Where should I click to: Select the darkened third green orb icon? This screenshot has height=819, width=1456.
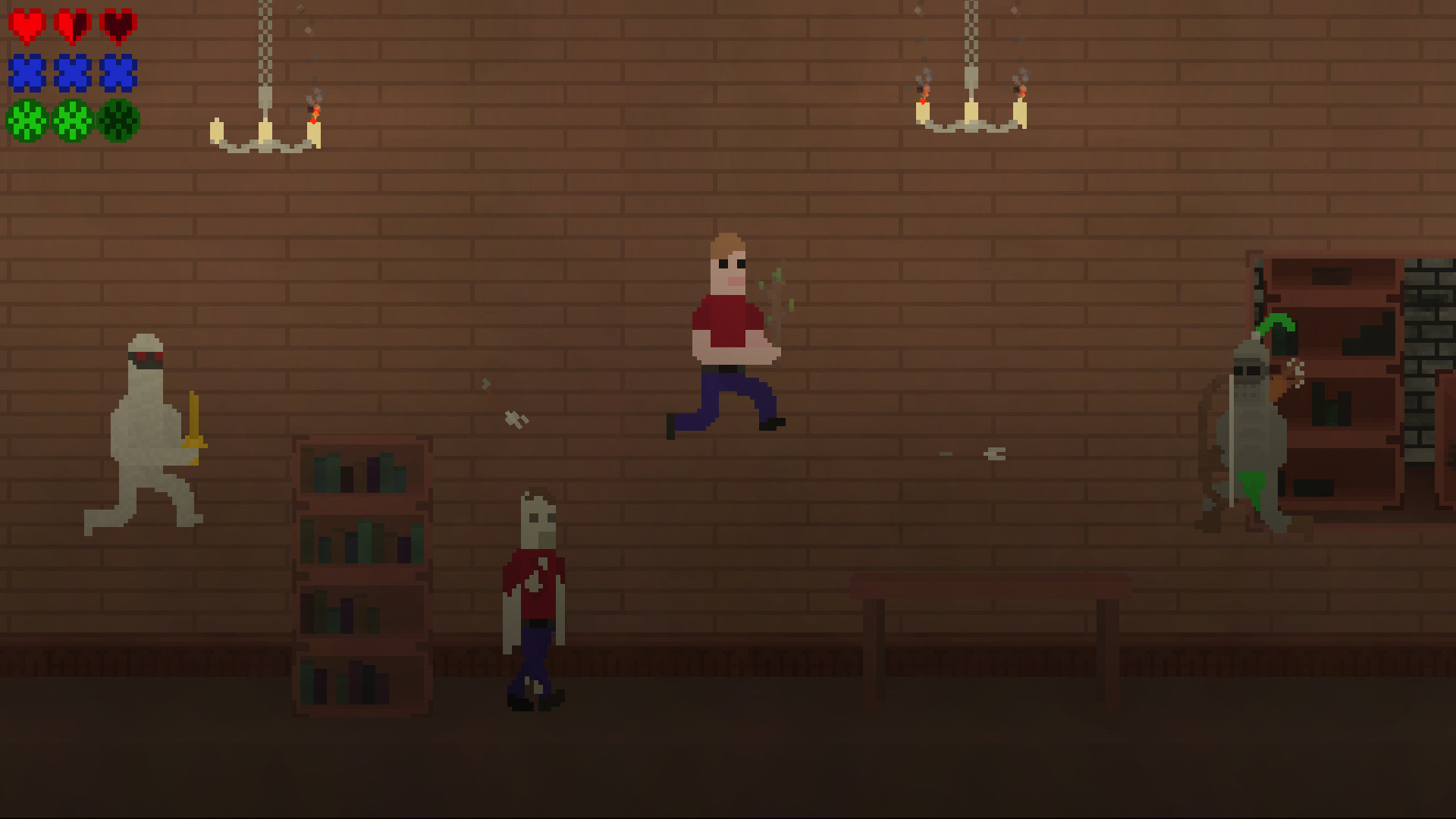point(118,120)
